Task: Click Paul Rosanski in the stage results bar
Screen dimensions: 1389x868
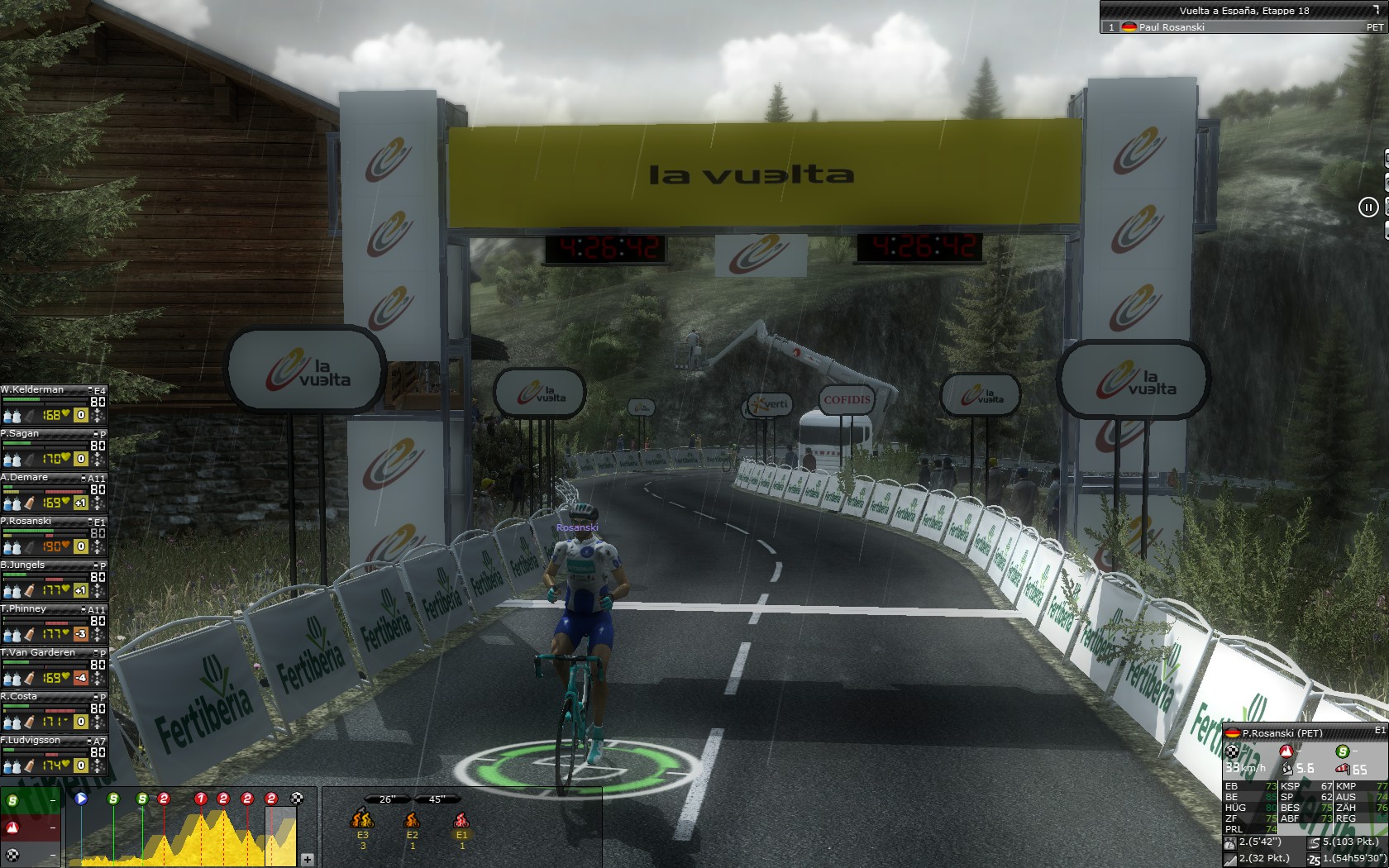Action: pyautogui.click(x=1171, y=27)
